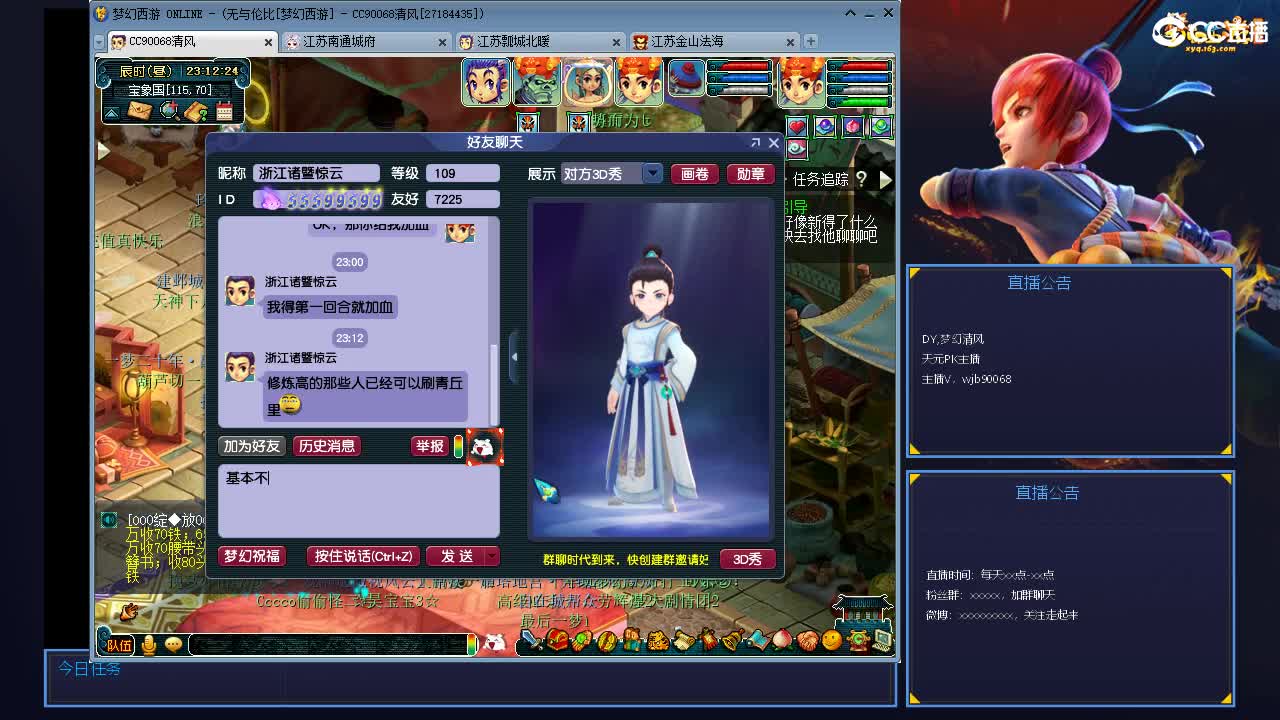Open the calendar icon in the clock panel
Viewport: 1280px width, 720px height.
coord(224,111)
